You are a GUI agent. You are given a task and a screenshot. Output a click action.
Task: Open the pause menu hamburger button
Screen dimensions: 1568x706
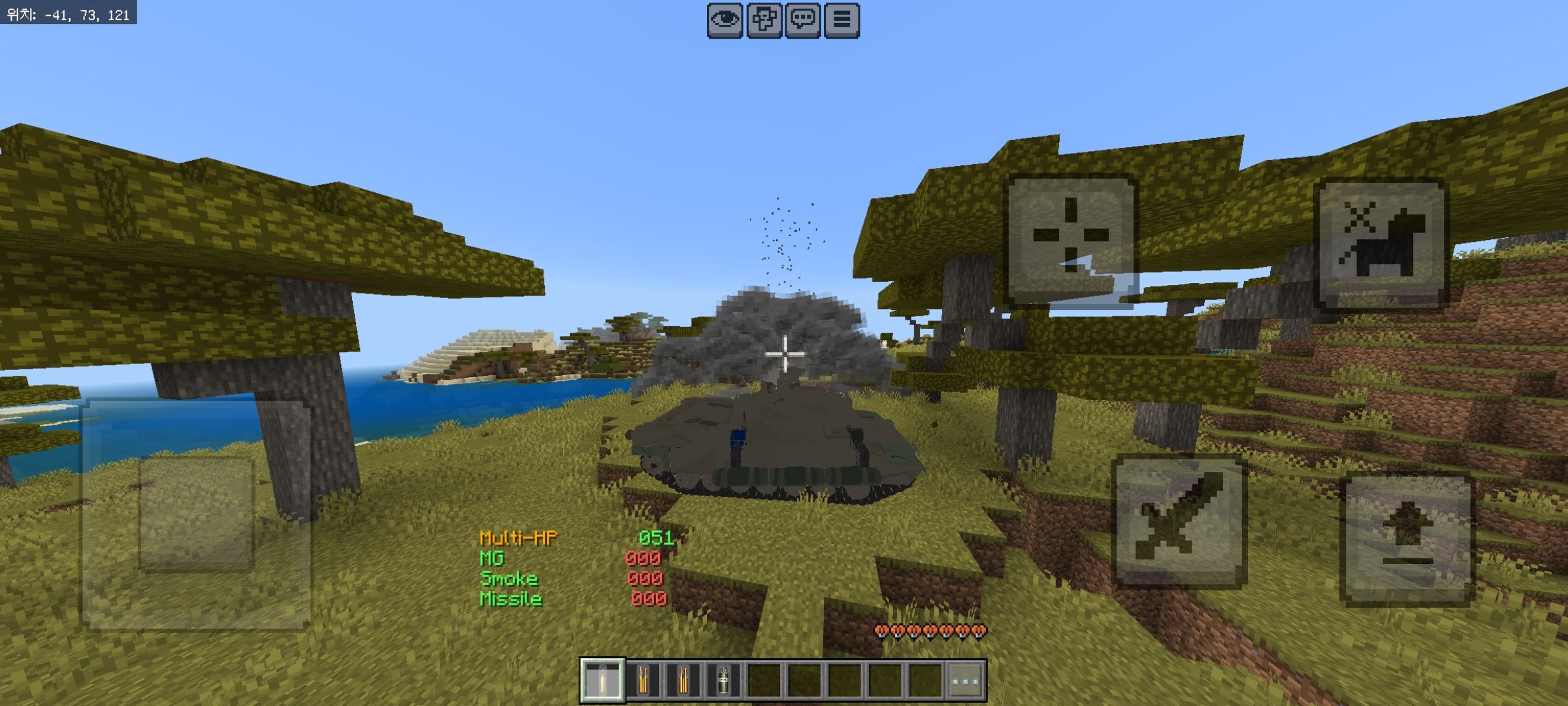coord(841,20)
